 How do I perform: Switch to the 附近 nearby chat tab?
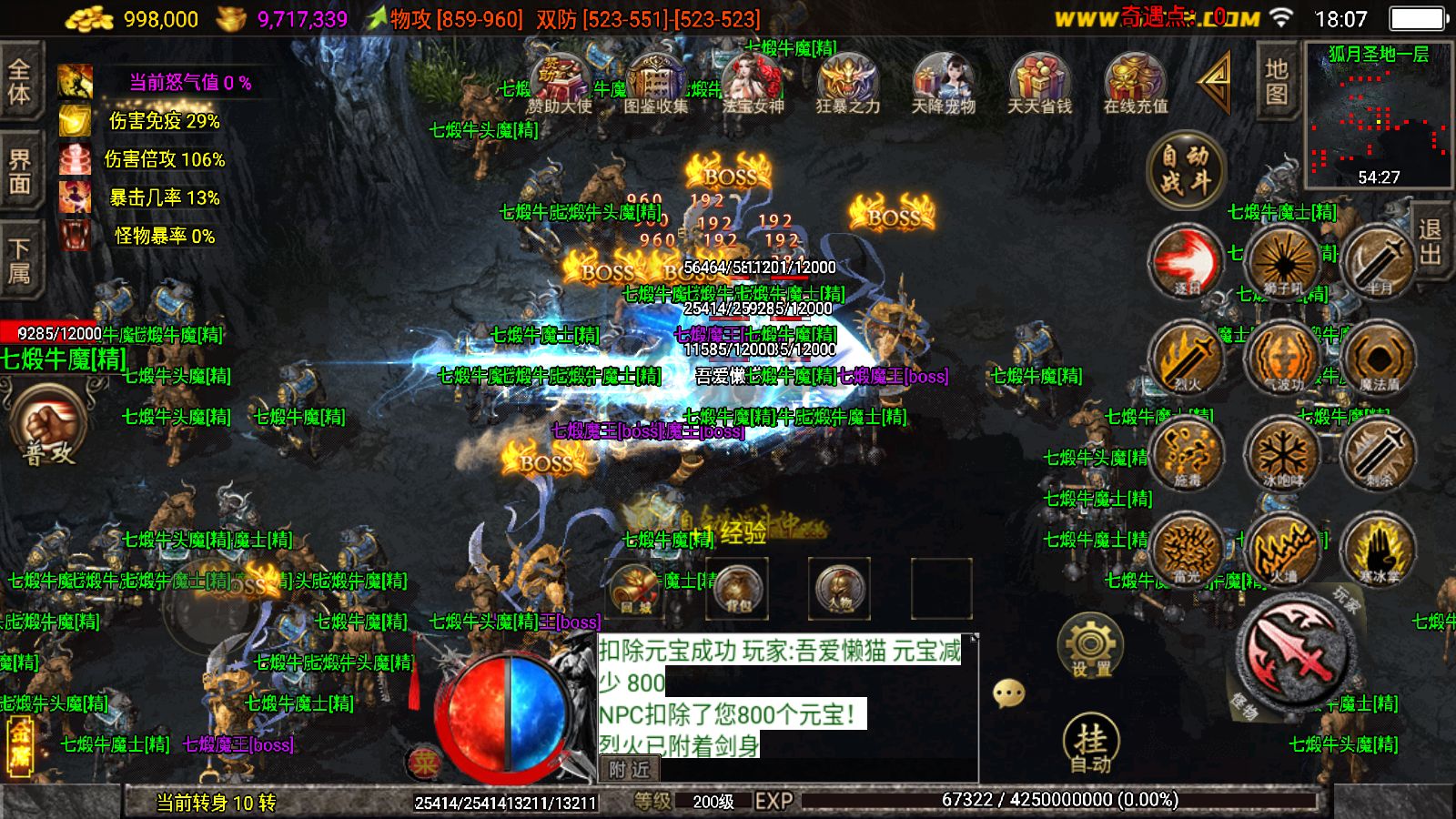(x=630, y=770)
